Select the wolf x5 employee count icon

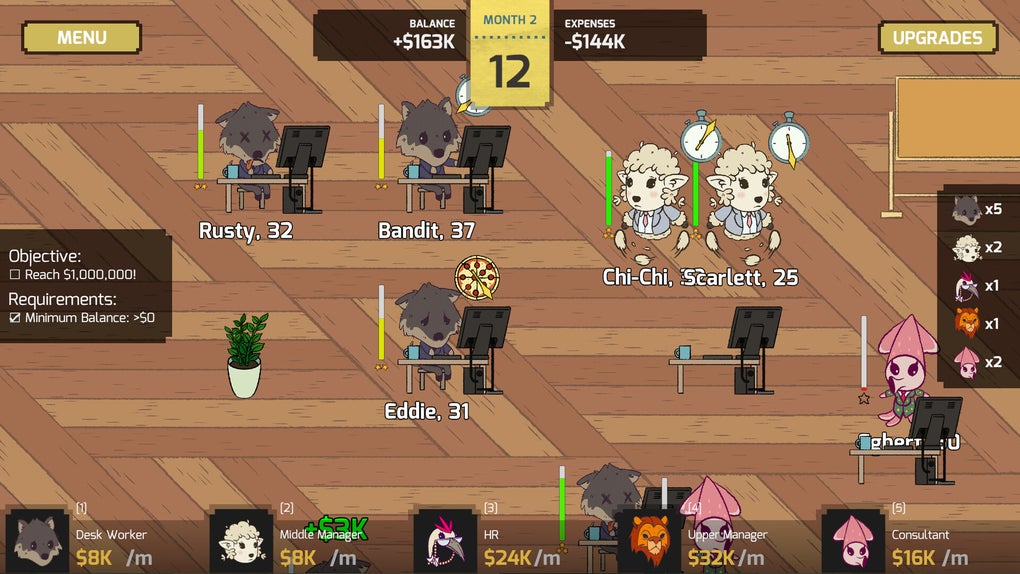(967, 210)
